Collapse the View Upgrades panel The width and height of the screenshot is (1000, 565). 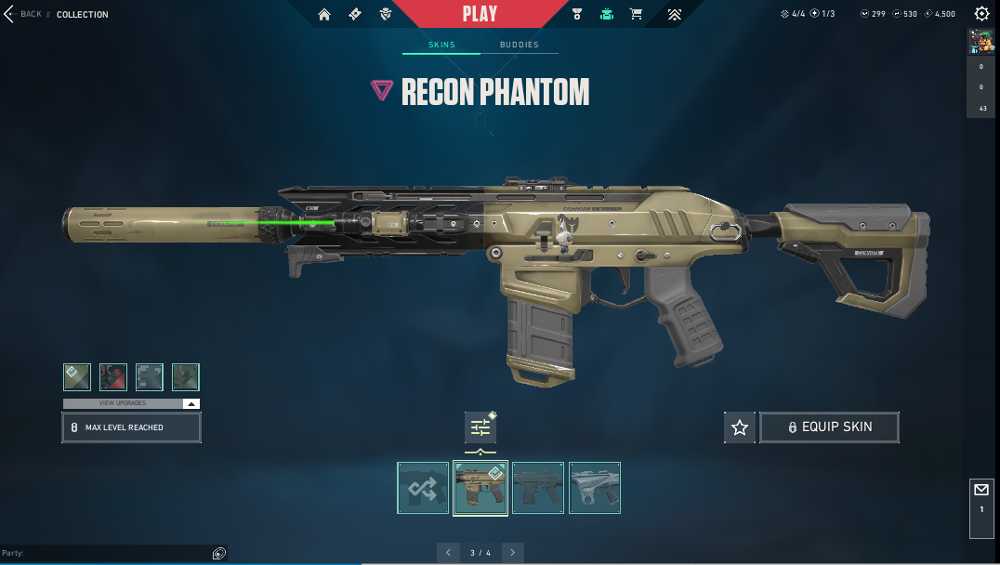191,403
